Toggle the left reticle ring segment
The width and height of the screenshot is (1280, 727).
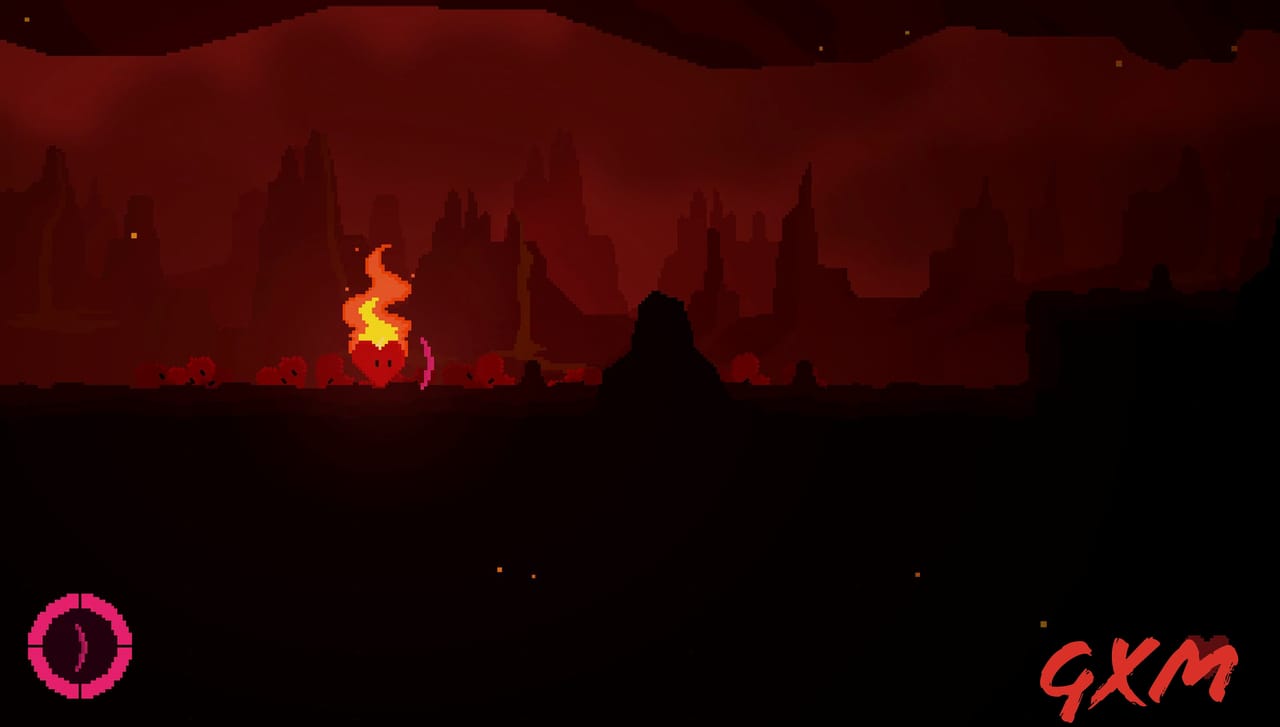[37, 645]
